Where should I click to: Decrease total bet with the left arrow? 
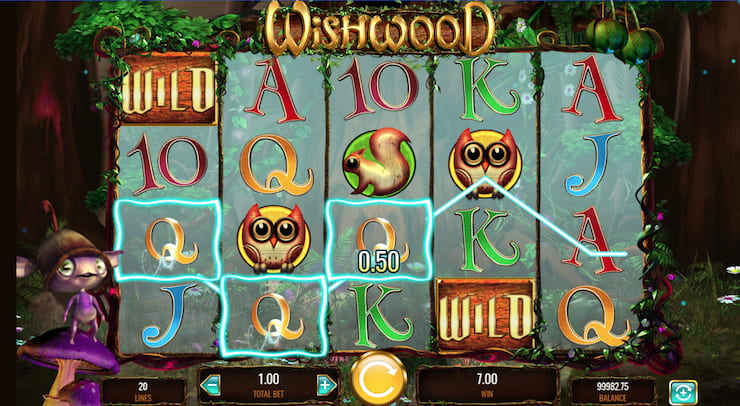click(x=210, y=385)
